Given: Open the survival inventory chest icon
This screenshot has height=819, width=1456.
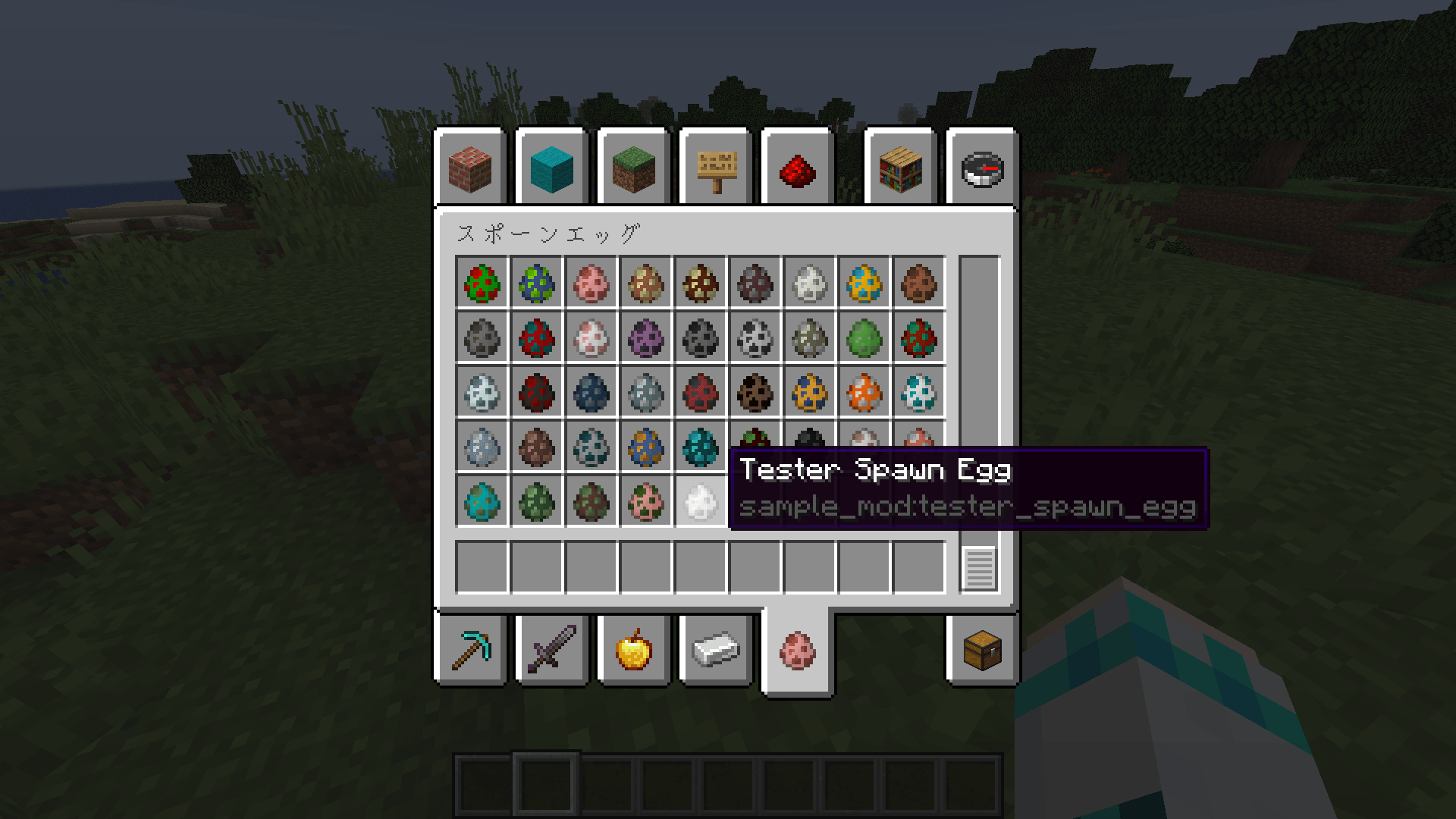Looking at the screenshot, I should [982, 651].
